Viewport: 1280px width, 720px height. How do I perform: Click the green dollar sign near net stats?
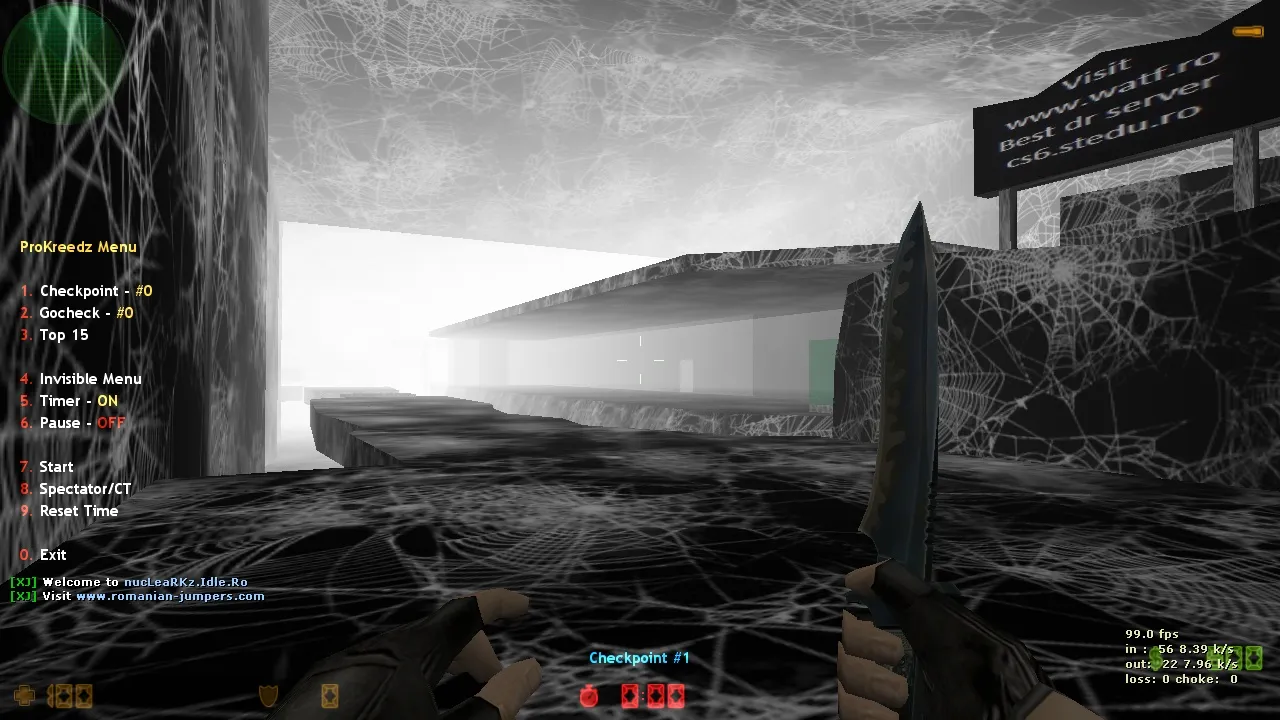coord(1156,659)
